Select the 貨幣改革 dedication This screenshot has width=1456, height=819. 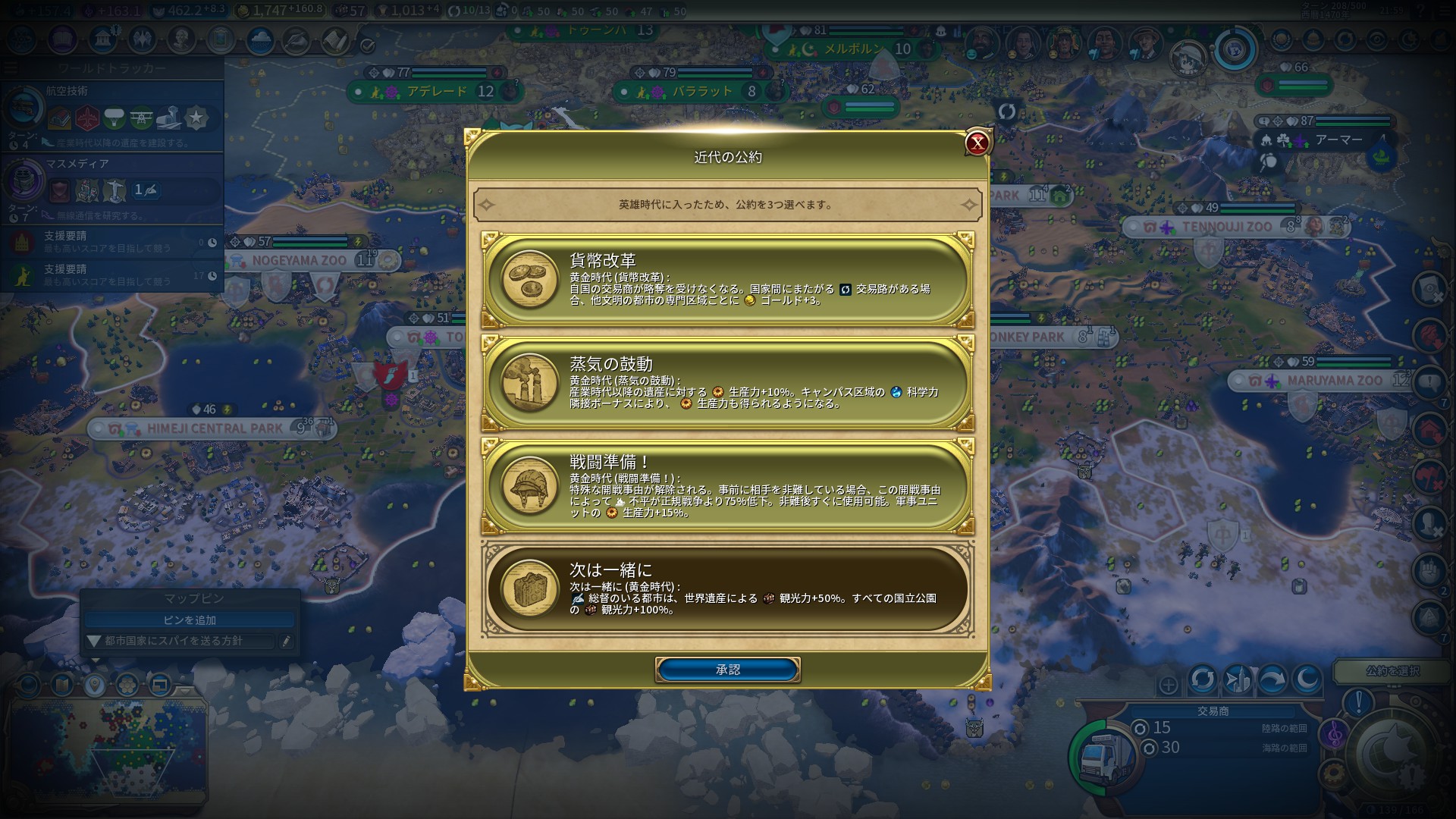click(x=728, y=281)
